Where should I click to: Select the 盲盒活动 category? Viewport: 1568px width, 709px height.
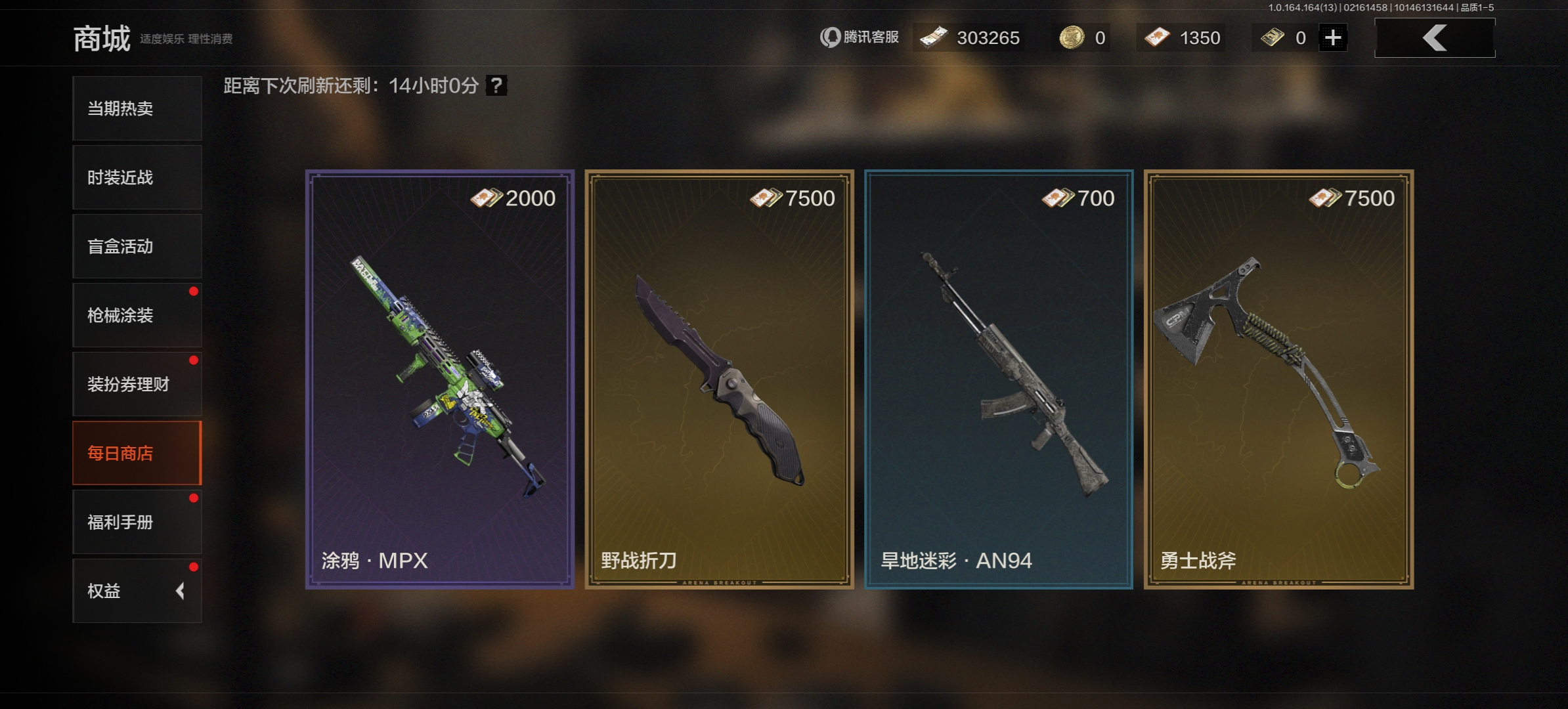coord(137,246)
